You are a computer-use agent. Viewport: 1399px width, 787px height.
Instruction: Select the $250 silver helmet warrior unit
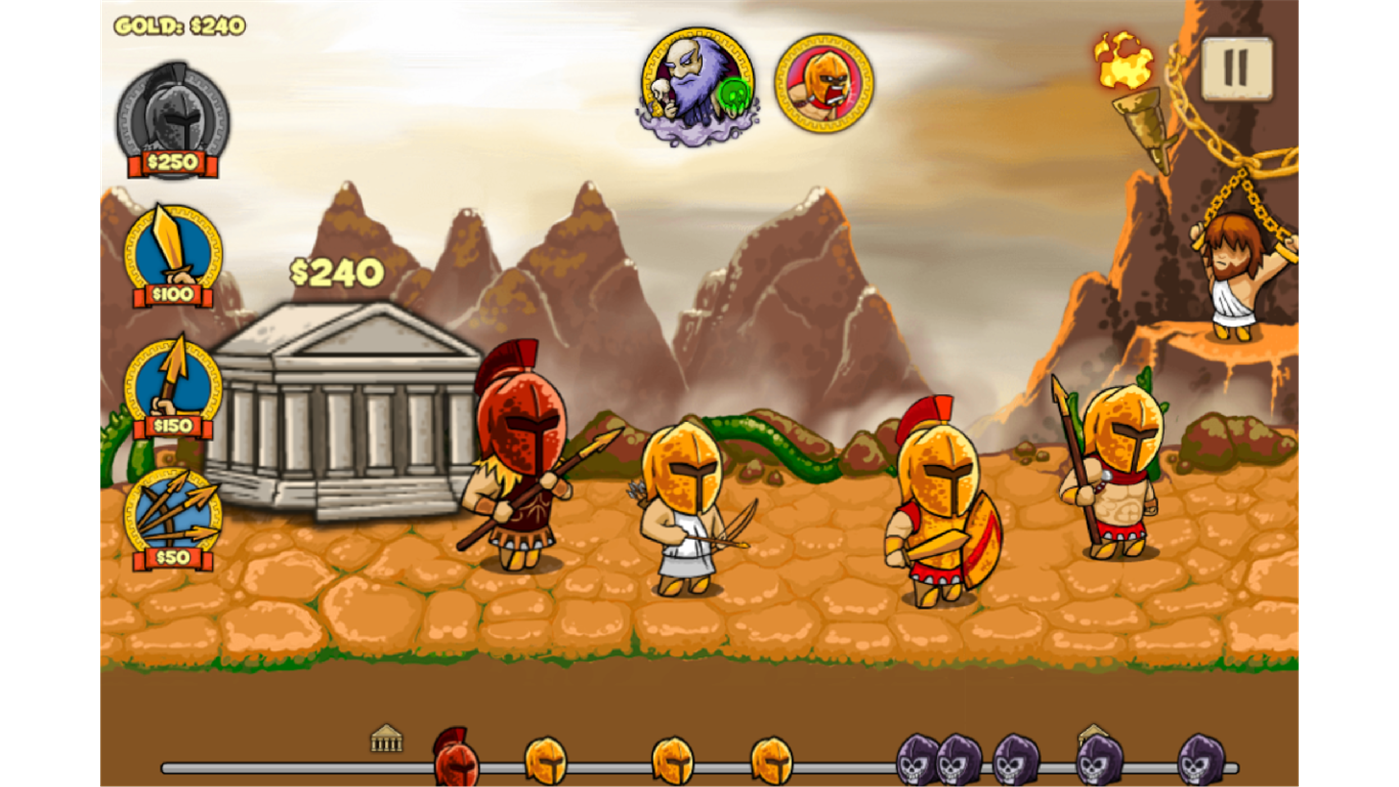click(172, 115)
